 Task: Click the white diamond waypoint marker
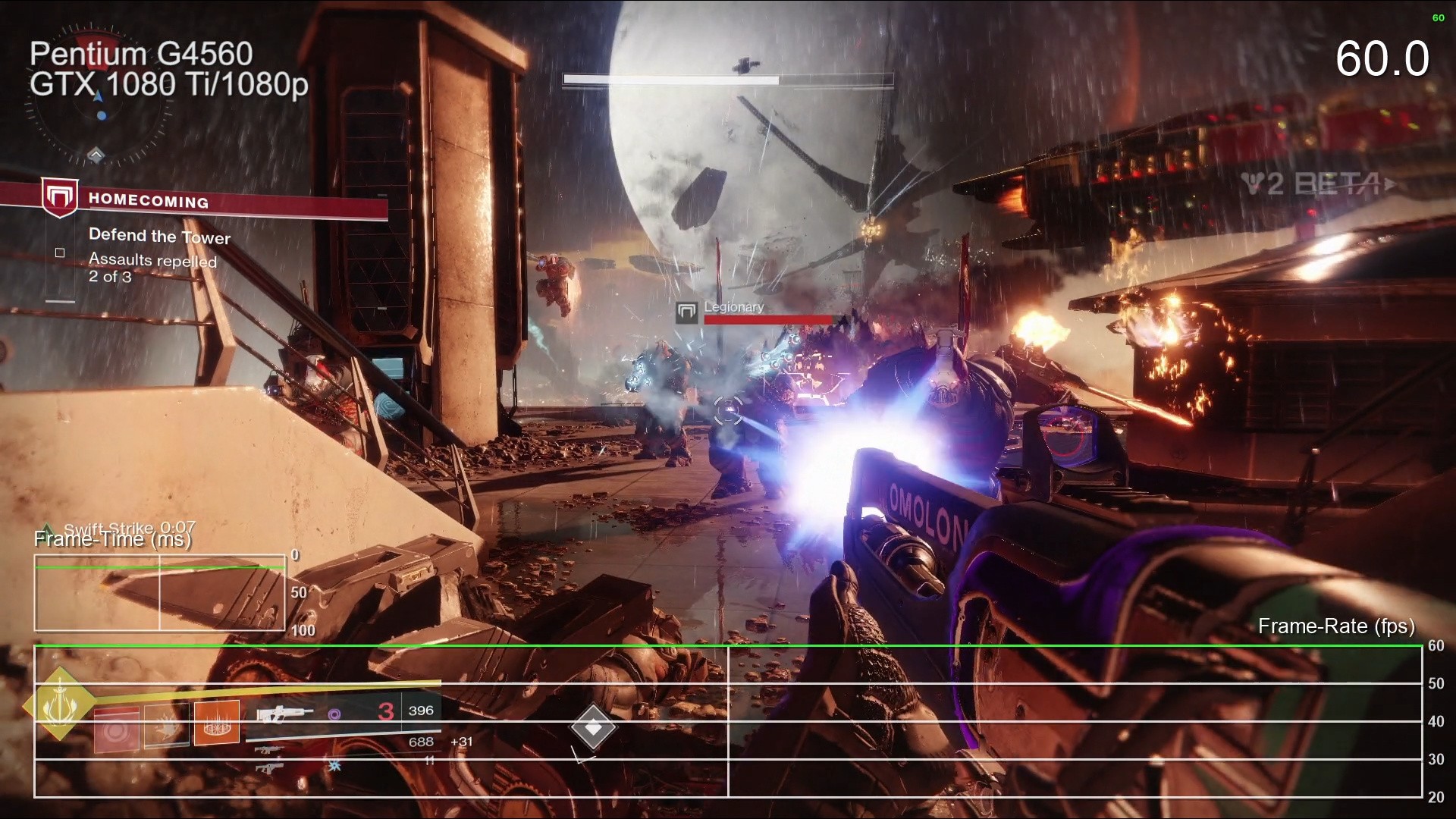(x=593, y=728)
